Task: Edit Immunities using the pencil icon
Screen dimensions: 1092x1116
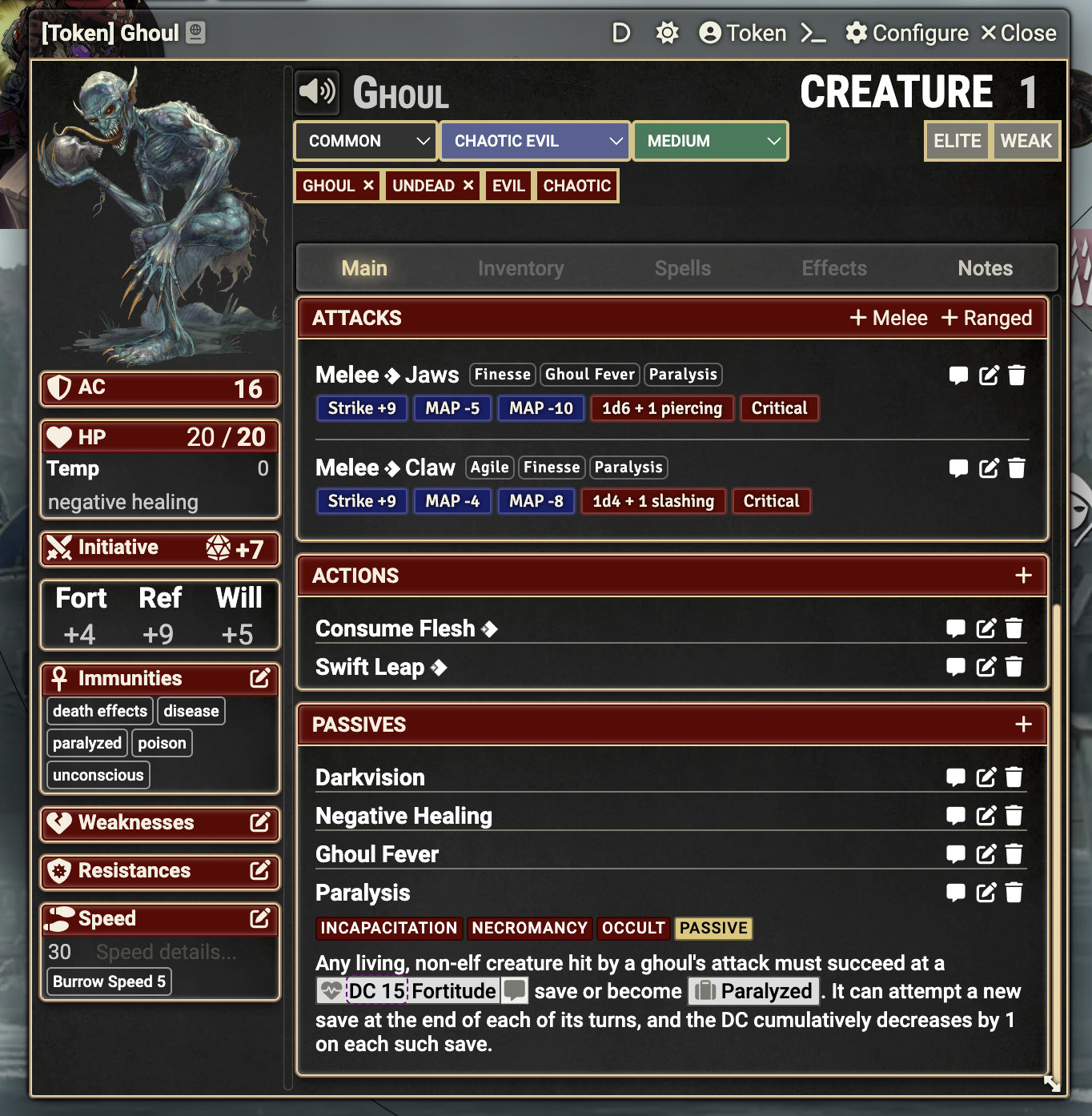Action: (x=260, y=678)
